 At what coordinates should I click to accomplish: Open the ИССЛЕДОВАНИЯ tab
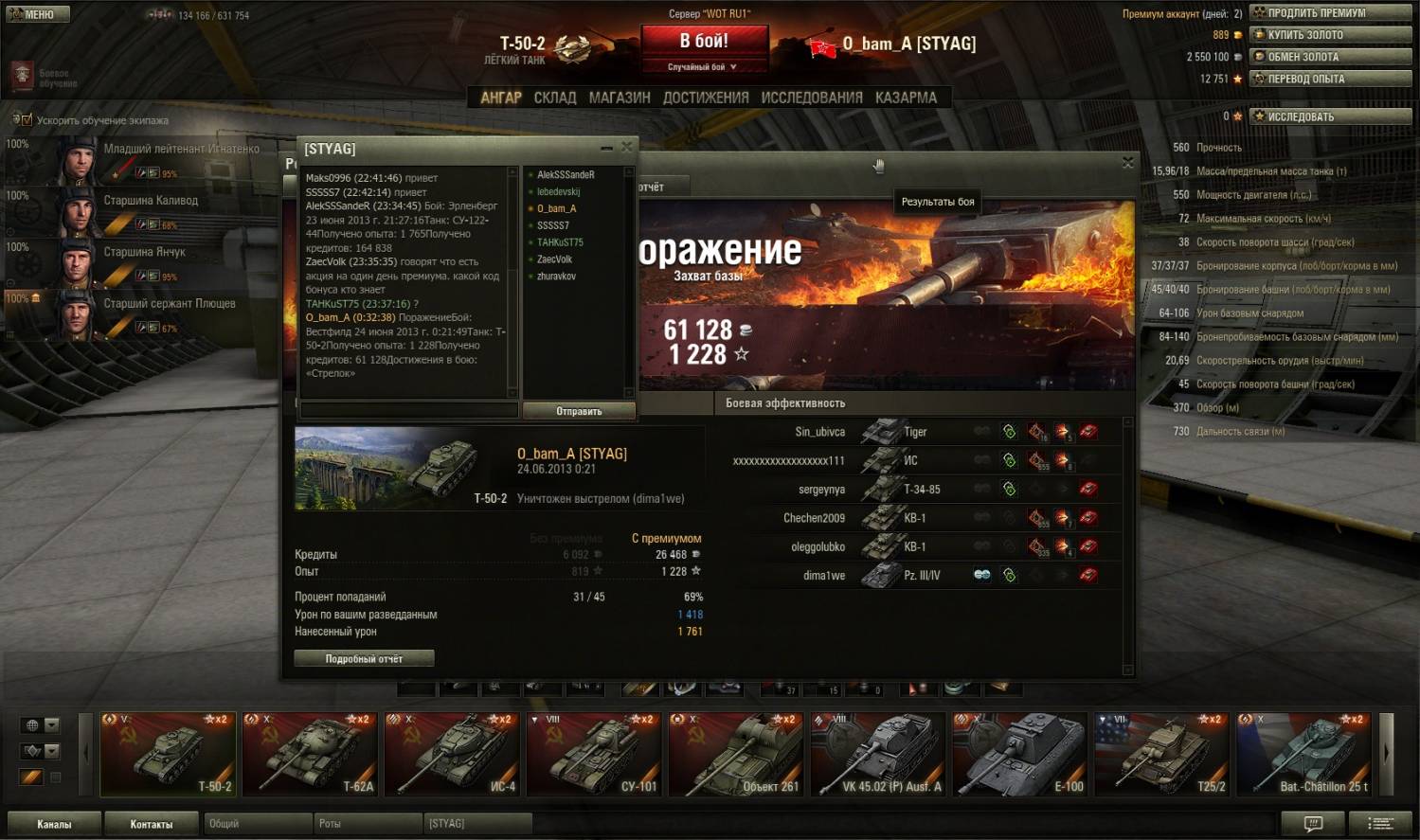point(812,98)
